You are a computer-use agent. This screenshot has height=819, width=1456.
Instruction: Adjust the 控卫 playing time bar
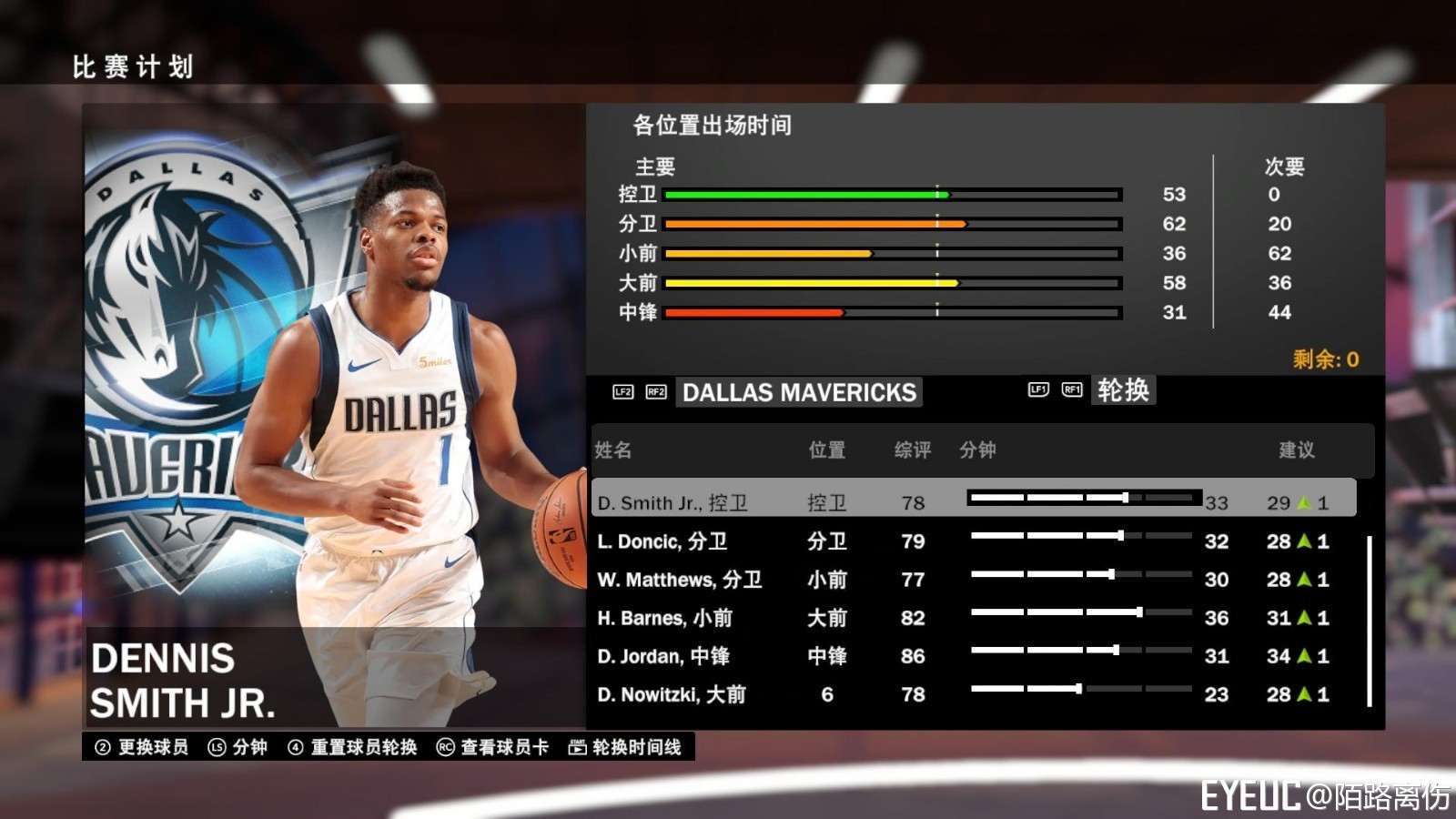892,194
